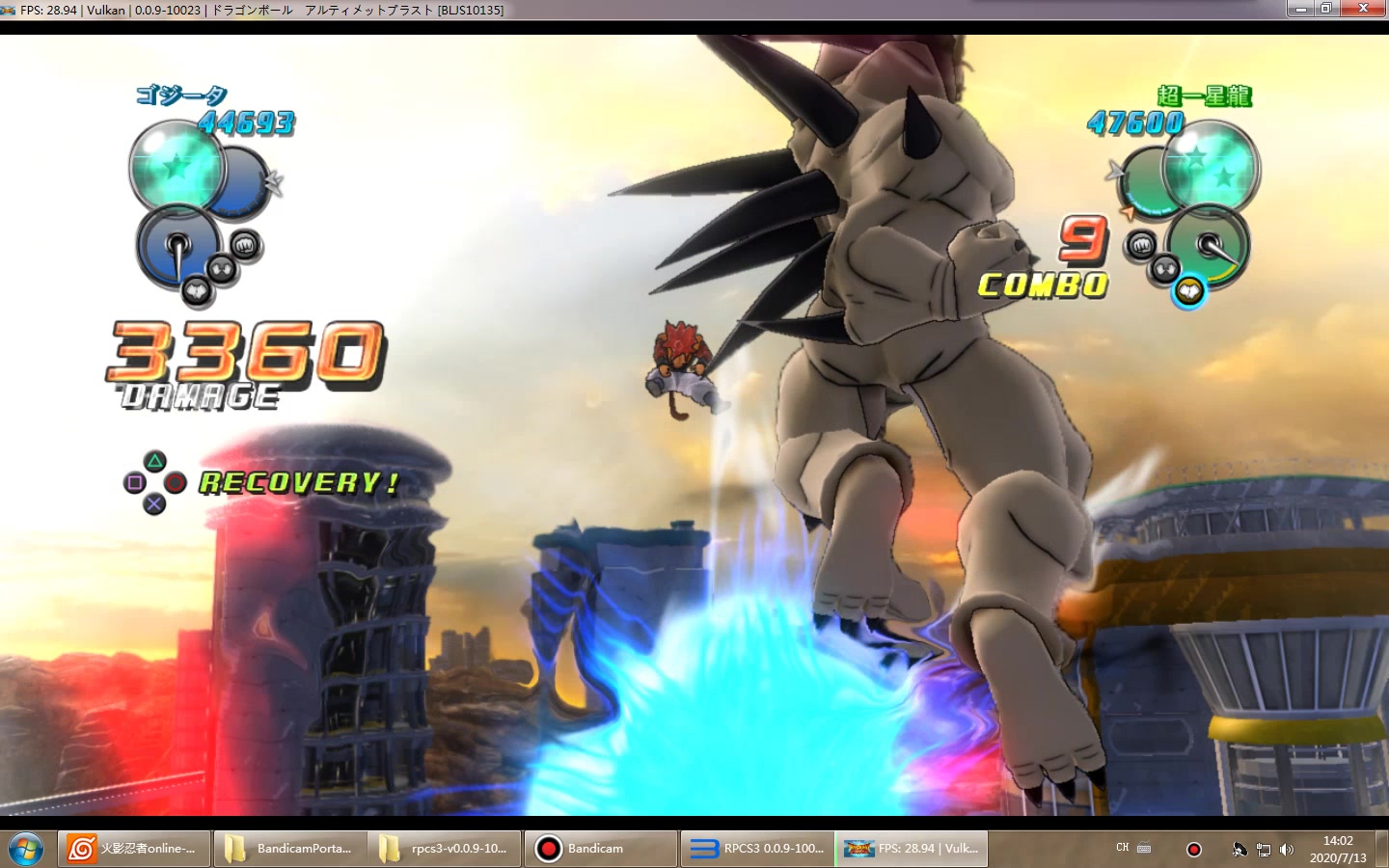Open the BandicamPortable folder on the taskbar

(x=291, y=849)
